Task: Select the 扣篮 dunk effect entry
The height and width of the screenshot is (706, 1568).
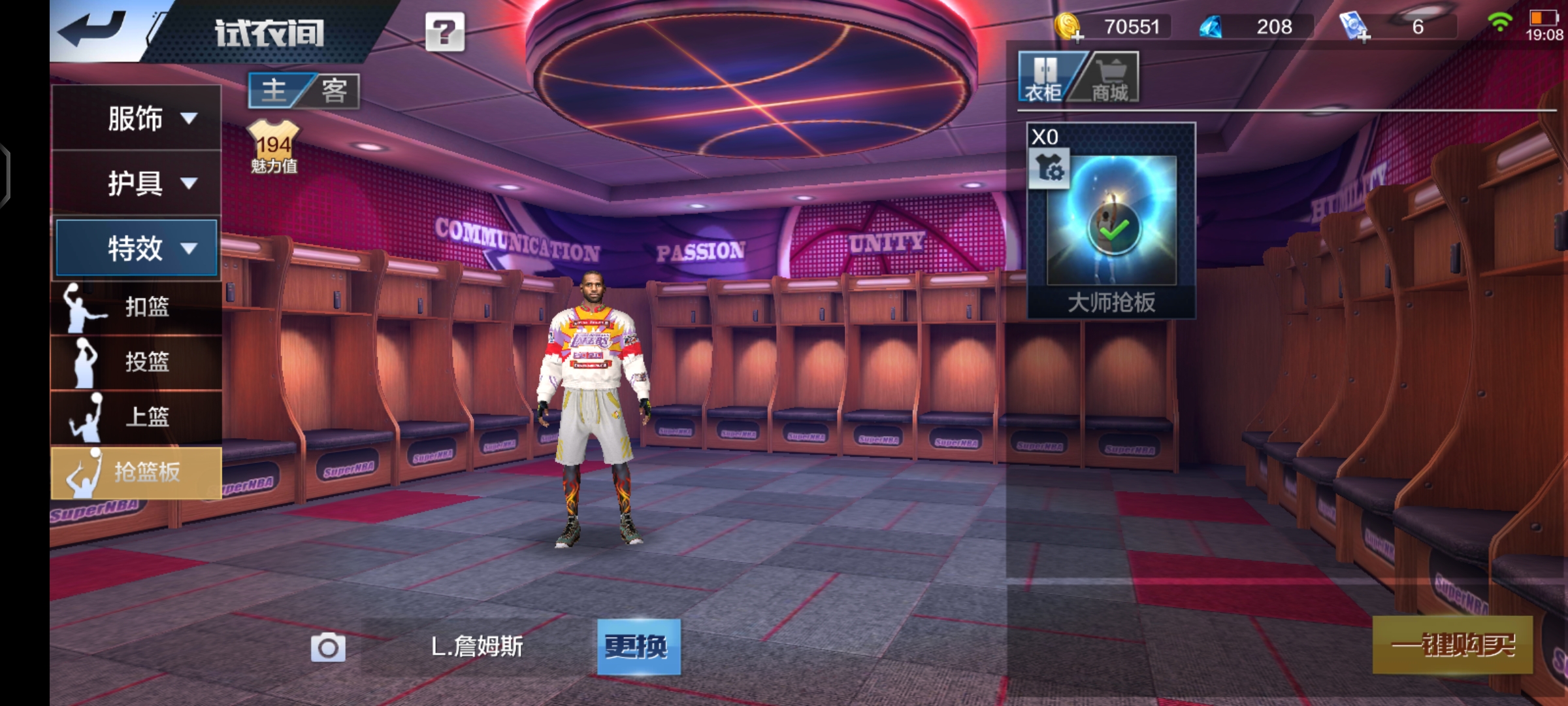Action: (x=137, y=307)
